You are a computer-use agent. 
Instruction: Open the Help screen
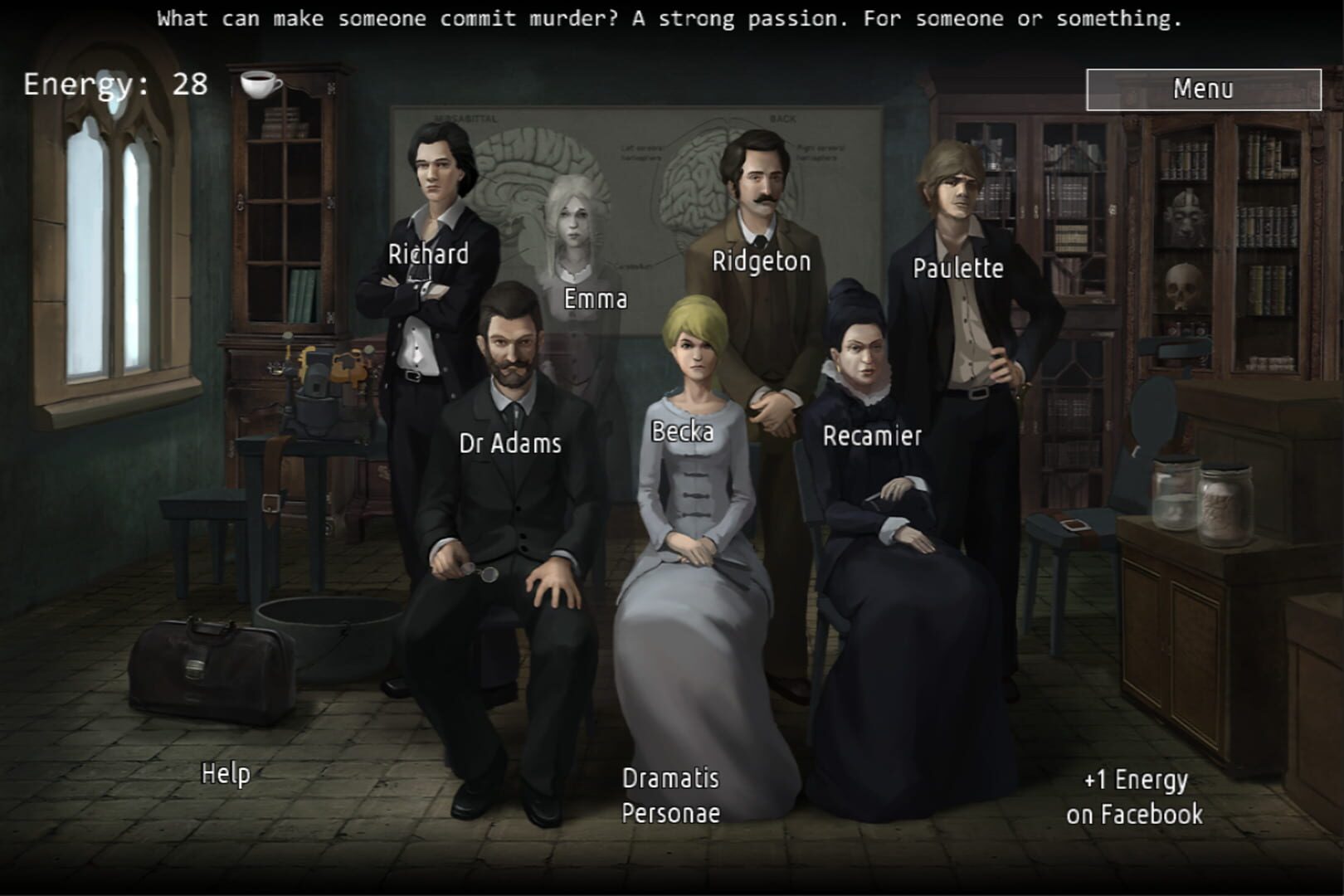point(227,774)
